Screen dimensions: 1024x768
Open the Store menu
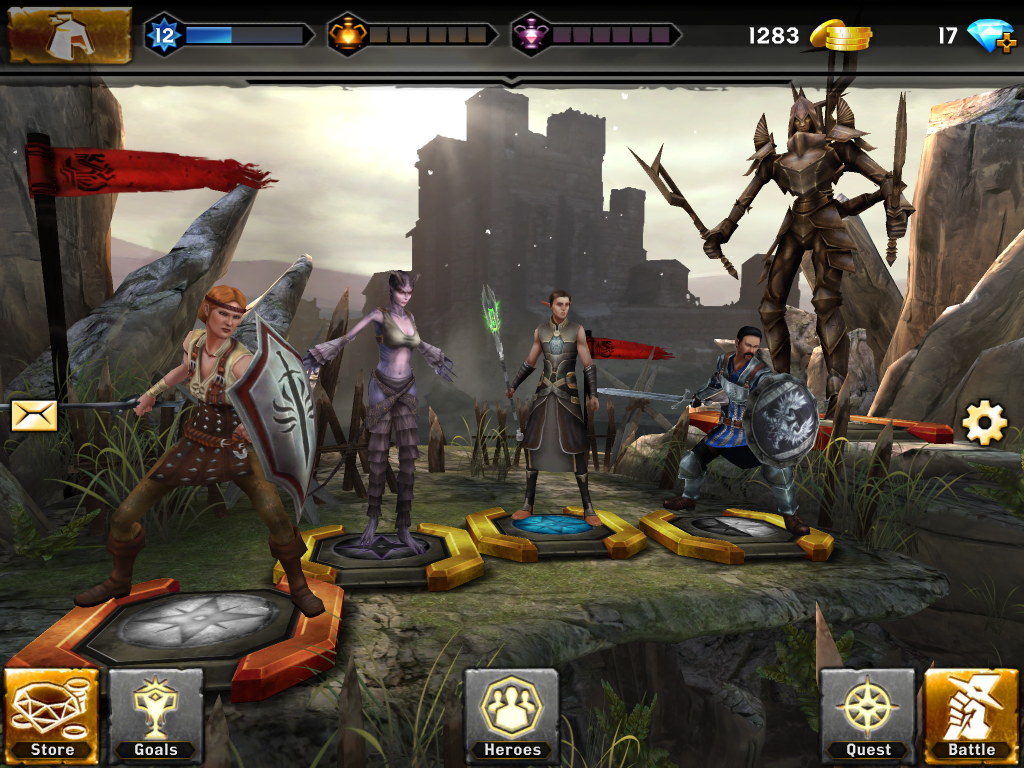point(52,714)
